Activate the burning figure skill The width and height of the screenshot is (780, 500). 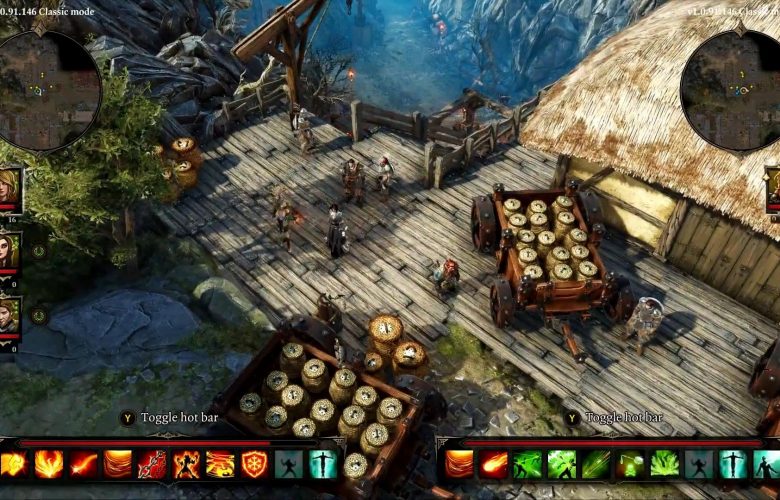[186, 464]
